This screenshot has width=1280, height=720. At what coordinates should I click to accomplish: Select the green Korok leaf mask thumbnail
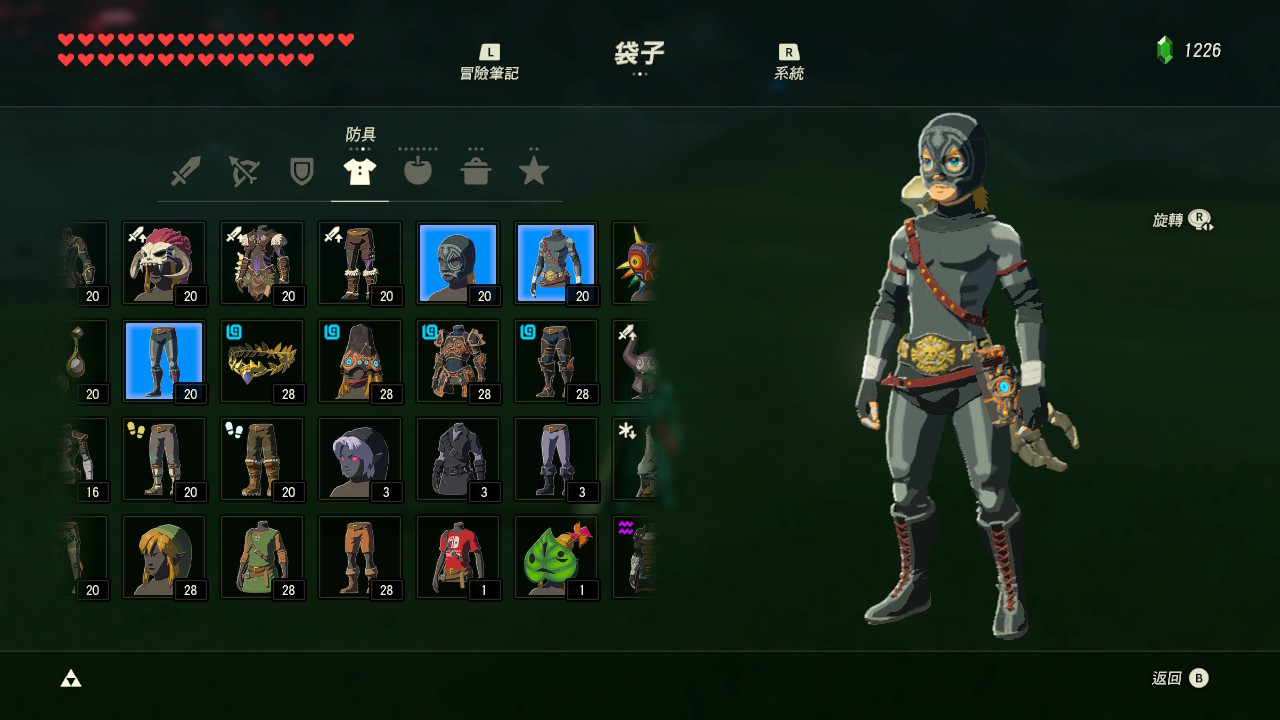click(555, 556)
